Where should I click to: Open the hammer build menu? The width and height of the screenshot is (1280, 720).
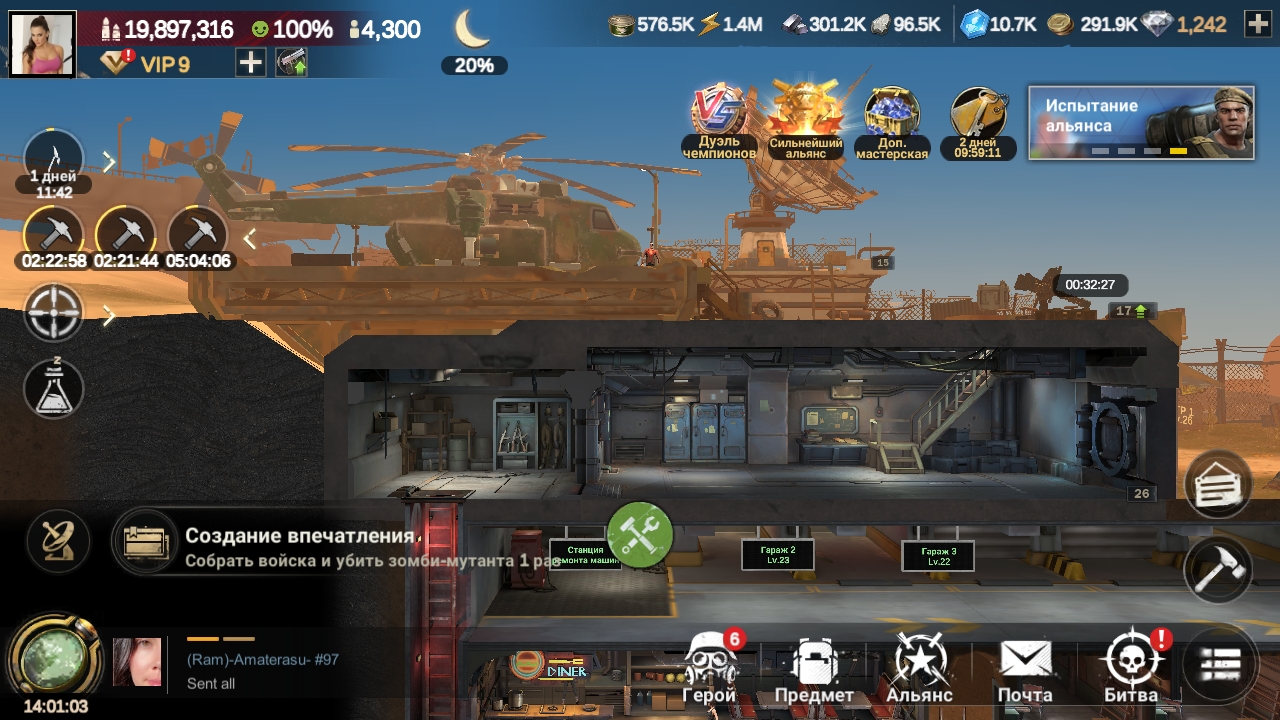coord(1218,569)
